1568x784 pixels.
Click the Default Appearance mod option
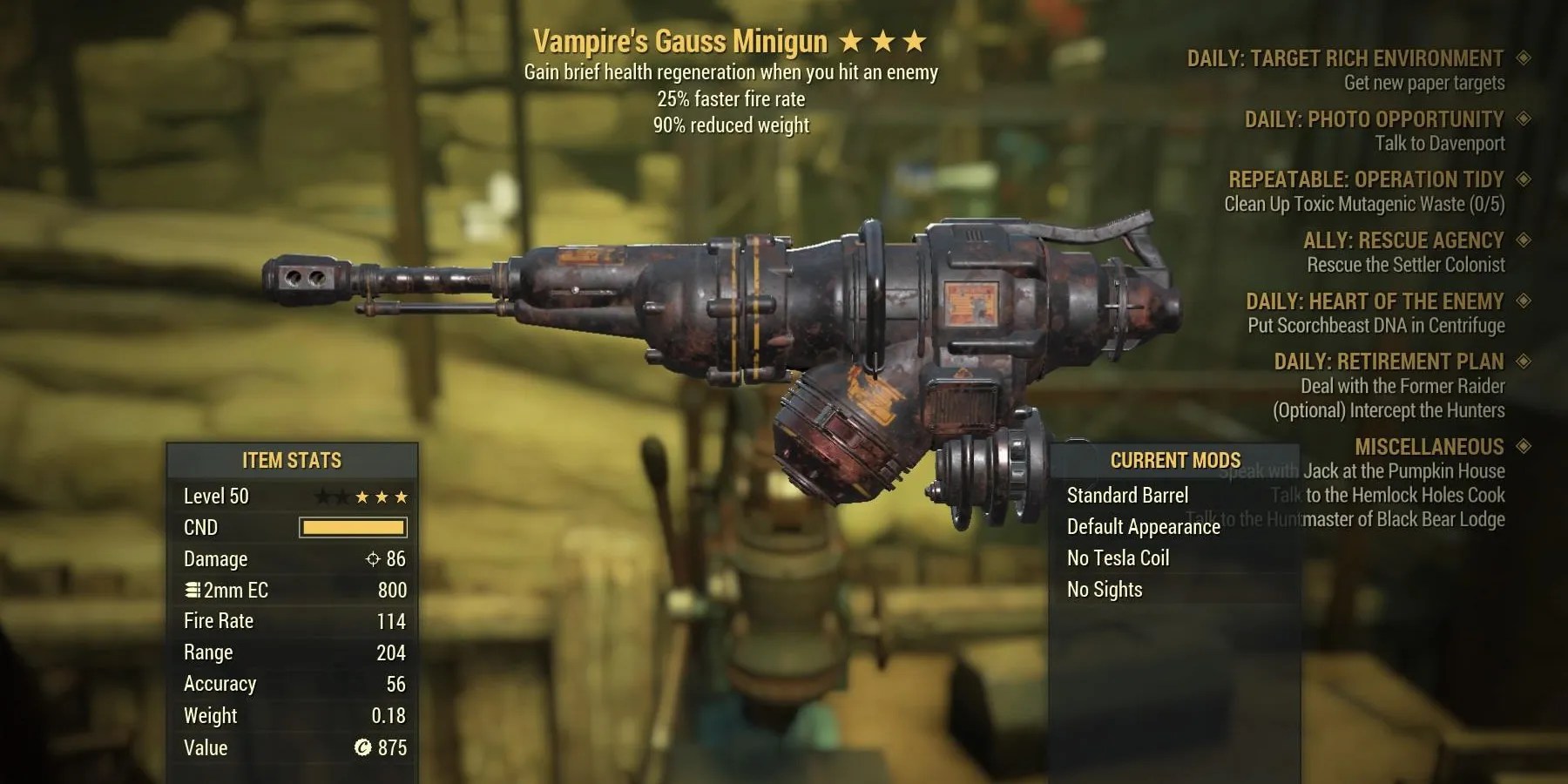pyautogui.click(x=1144, y=527)
